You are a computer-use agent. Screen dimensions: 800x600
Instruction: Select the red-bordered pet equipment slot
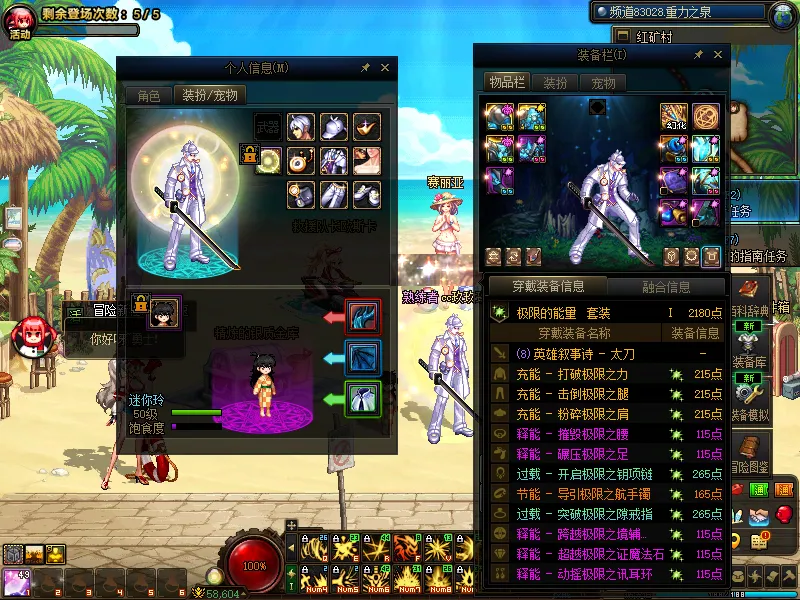coord(362,316)
